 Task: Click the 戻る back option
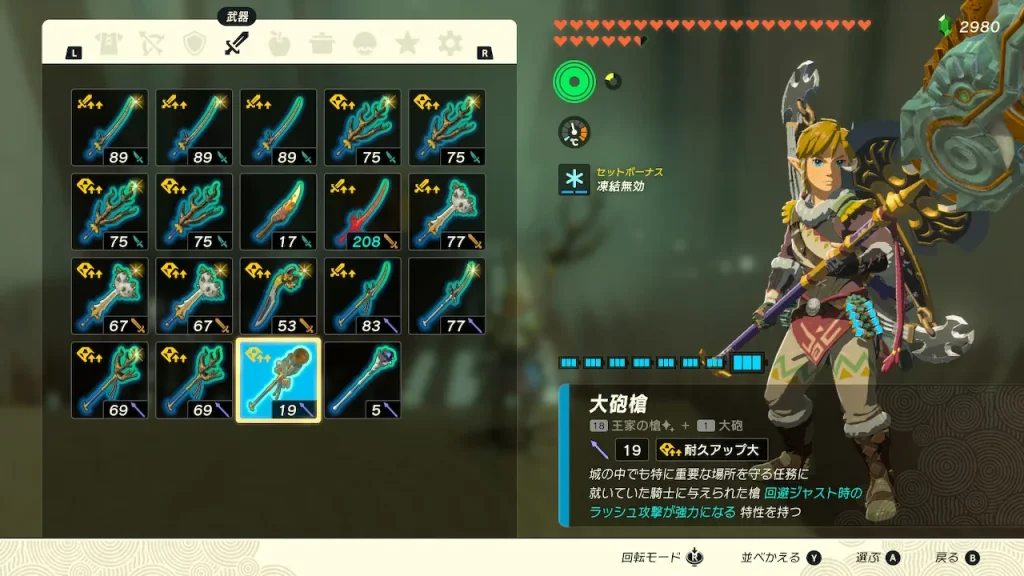[956, 558]
